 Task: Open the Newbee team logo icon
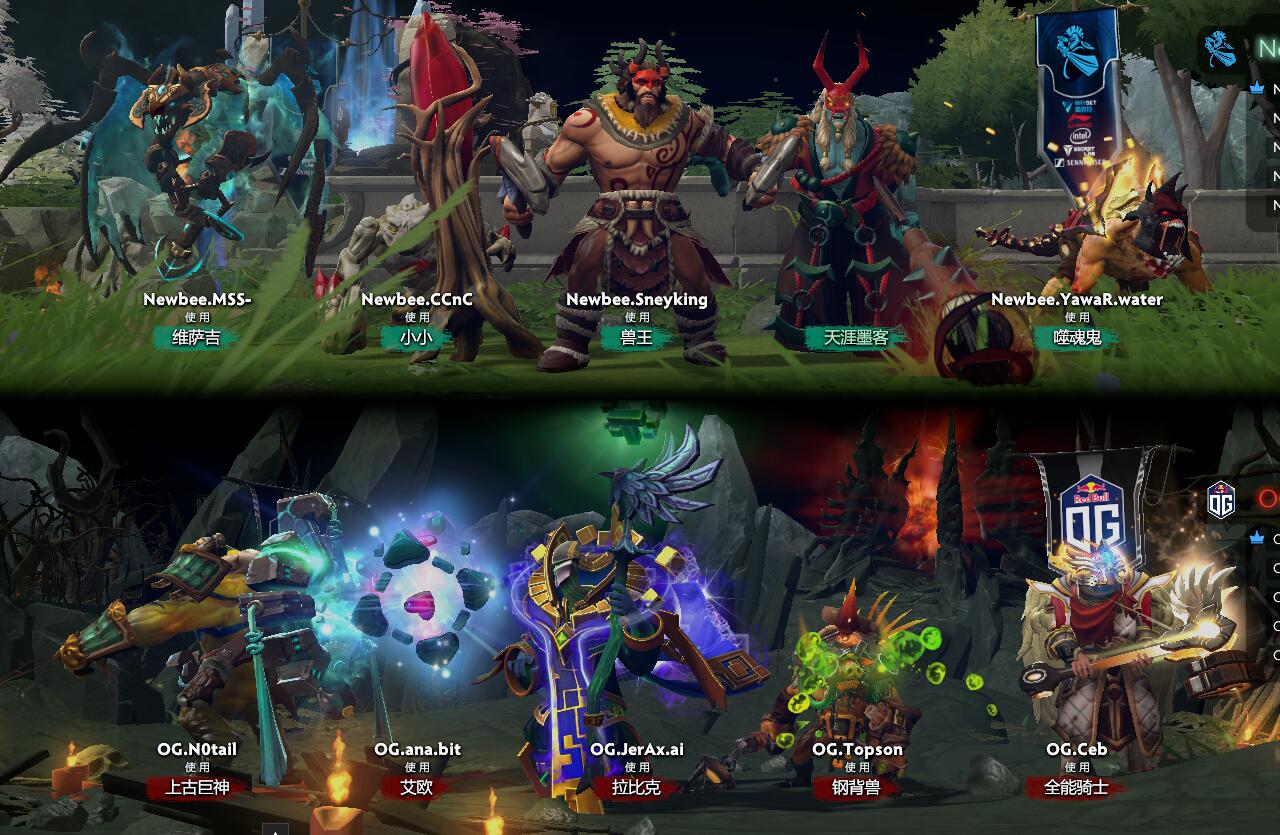[x=1220, y=48]
